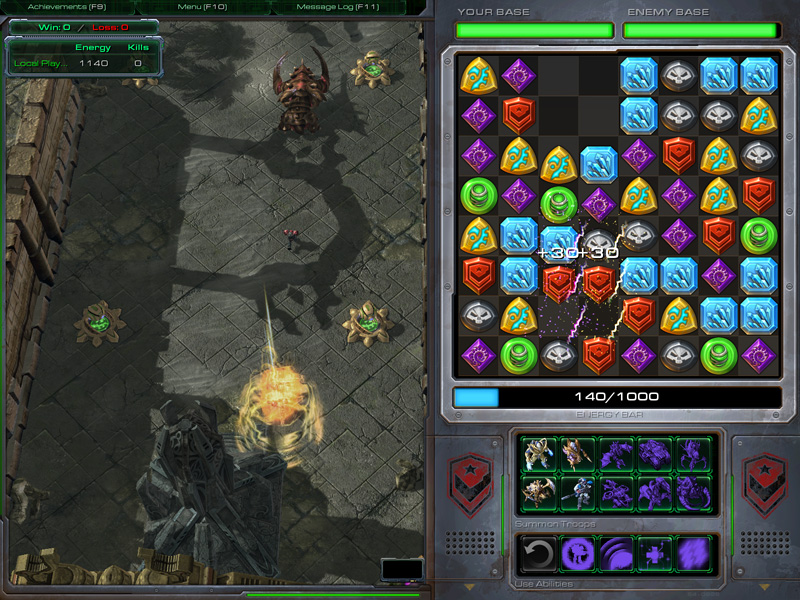
Task: Open the Achievements panel
Action: pyautogui.click(x=57, y=7)
